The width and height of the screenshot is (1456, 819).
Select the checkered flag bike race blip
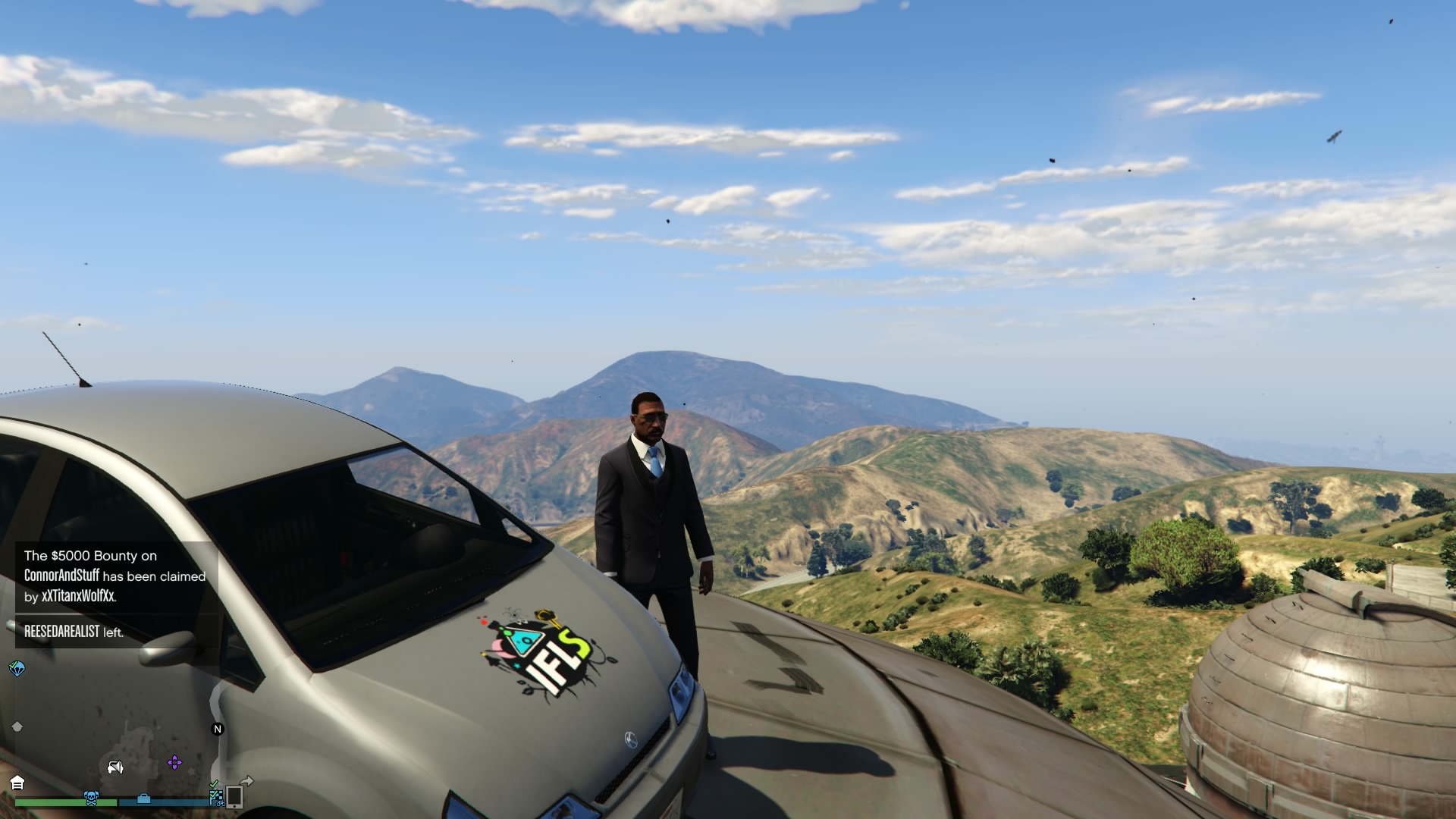click(x=216, y=795)
